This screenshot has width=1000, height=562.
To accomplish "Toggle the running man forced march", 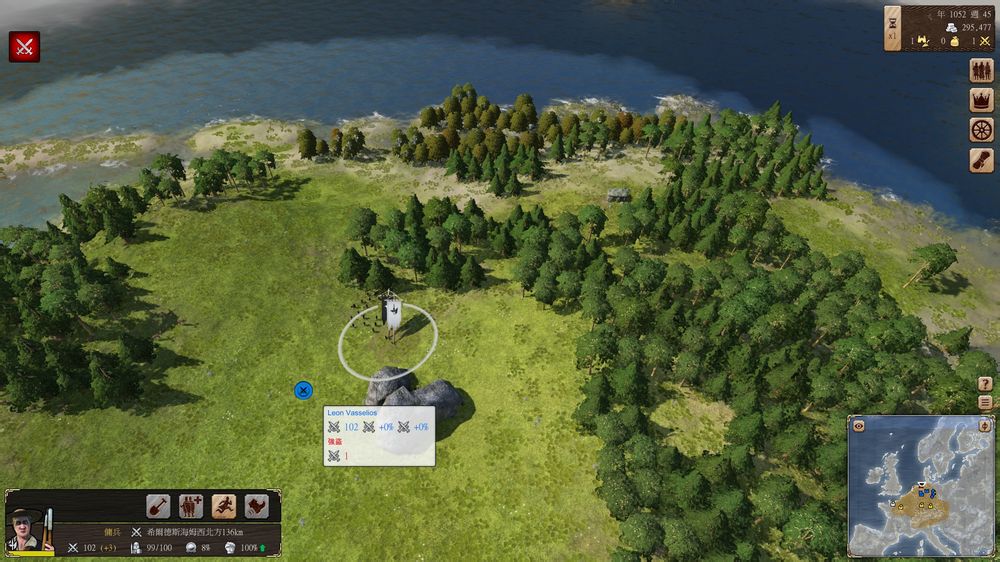I will coord(224,506).
